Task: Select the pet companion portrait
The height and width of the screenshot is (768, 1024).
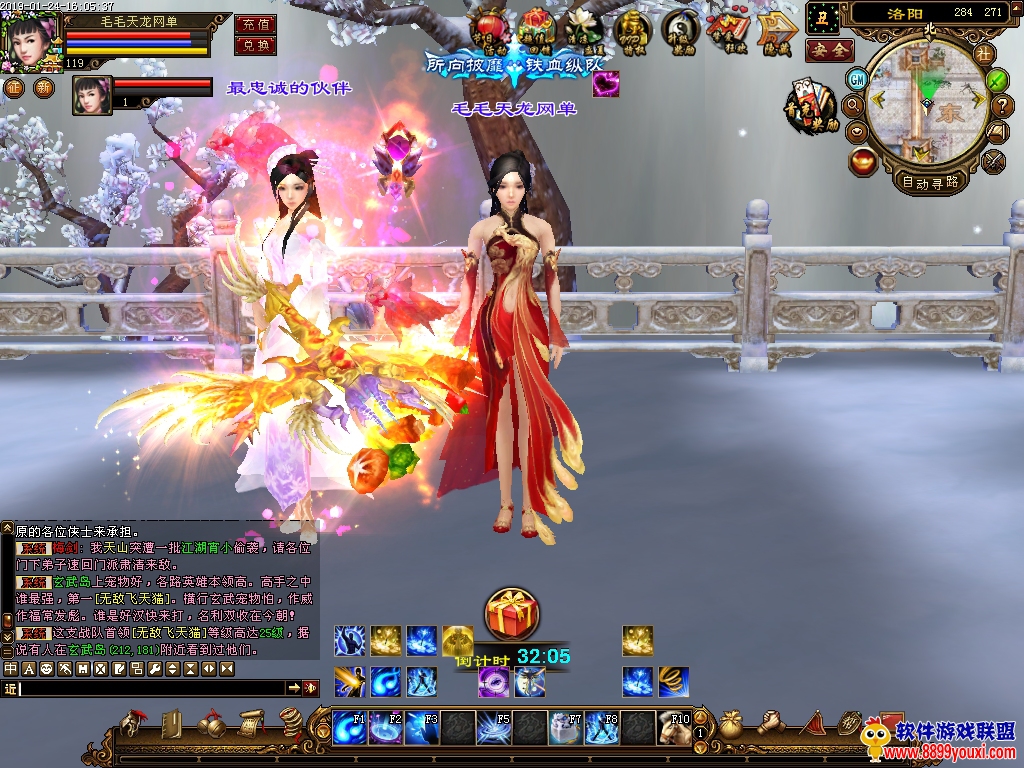Action: 91,95
